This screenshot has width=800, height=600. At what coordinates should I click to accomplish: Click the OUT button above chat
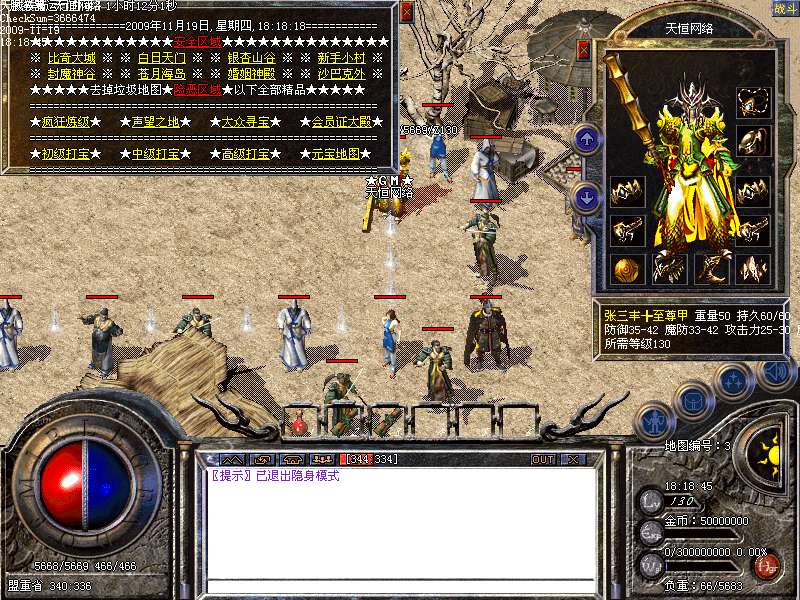542,459
